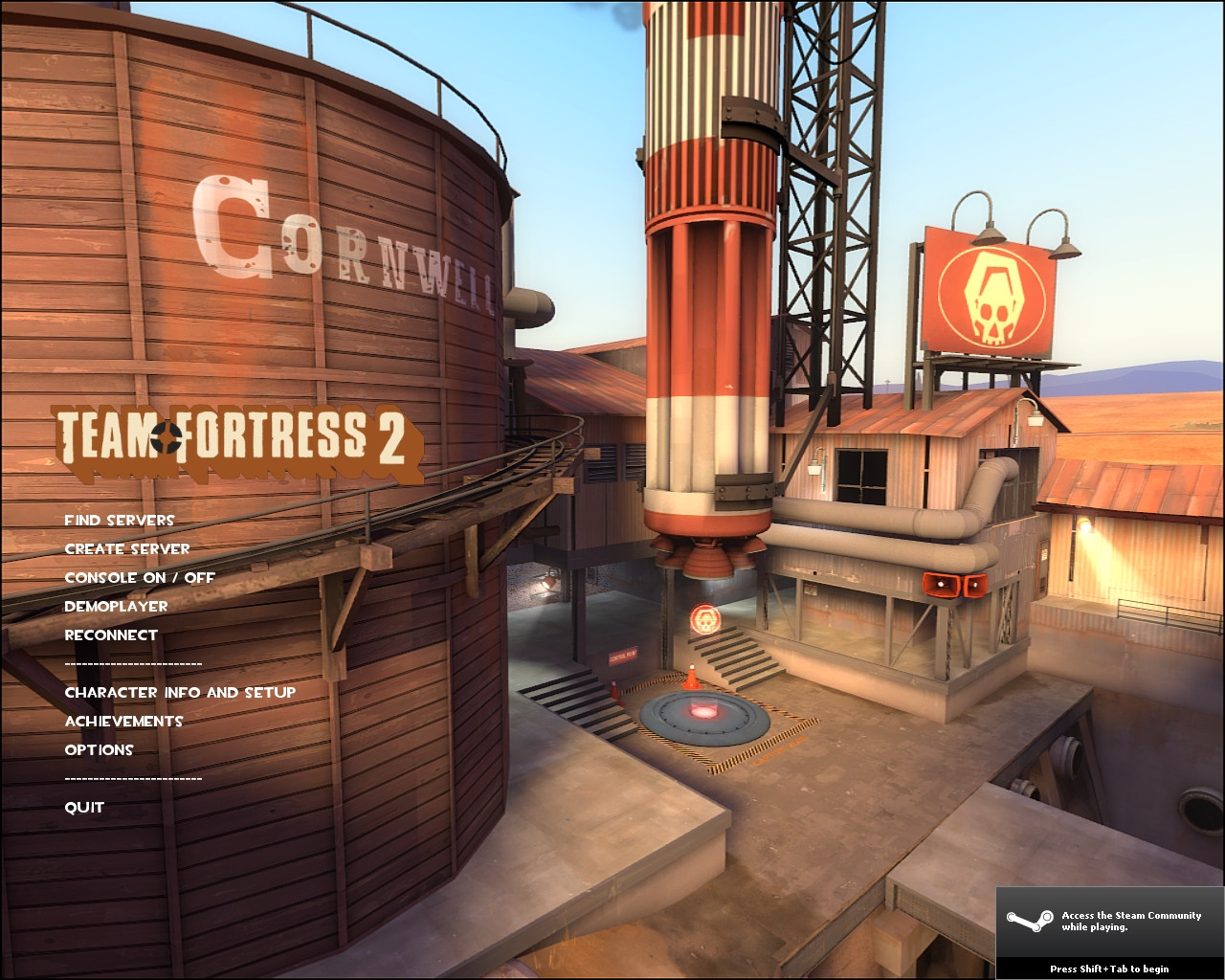The height and width of the screenshot is (980, 1225).
Task: Click Reconnect to rejoin last server
Action: point(111,635)
